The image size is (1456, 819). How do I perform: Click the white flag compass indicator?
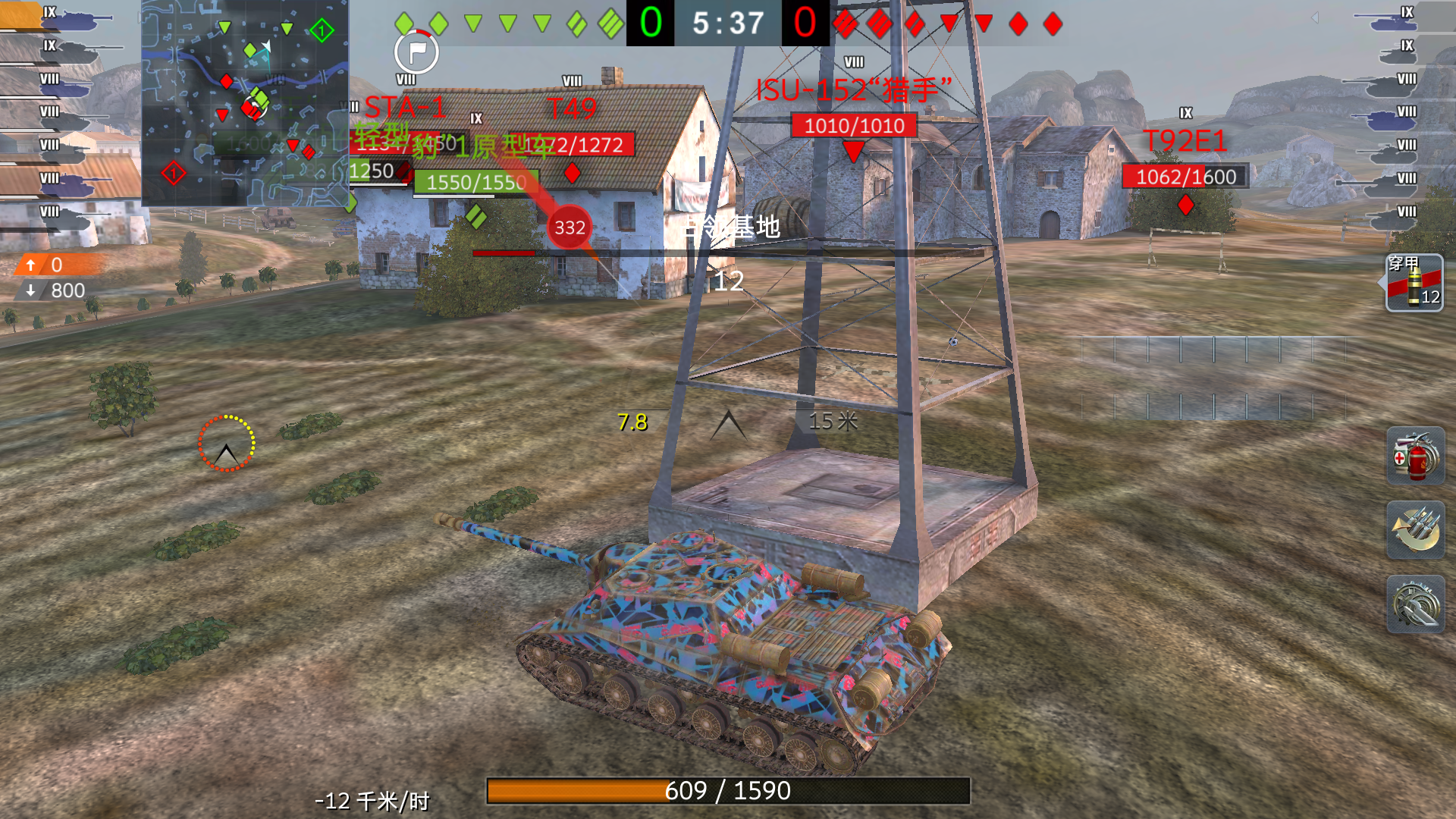(x=416, y=53)
